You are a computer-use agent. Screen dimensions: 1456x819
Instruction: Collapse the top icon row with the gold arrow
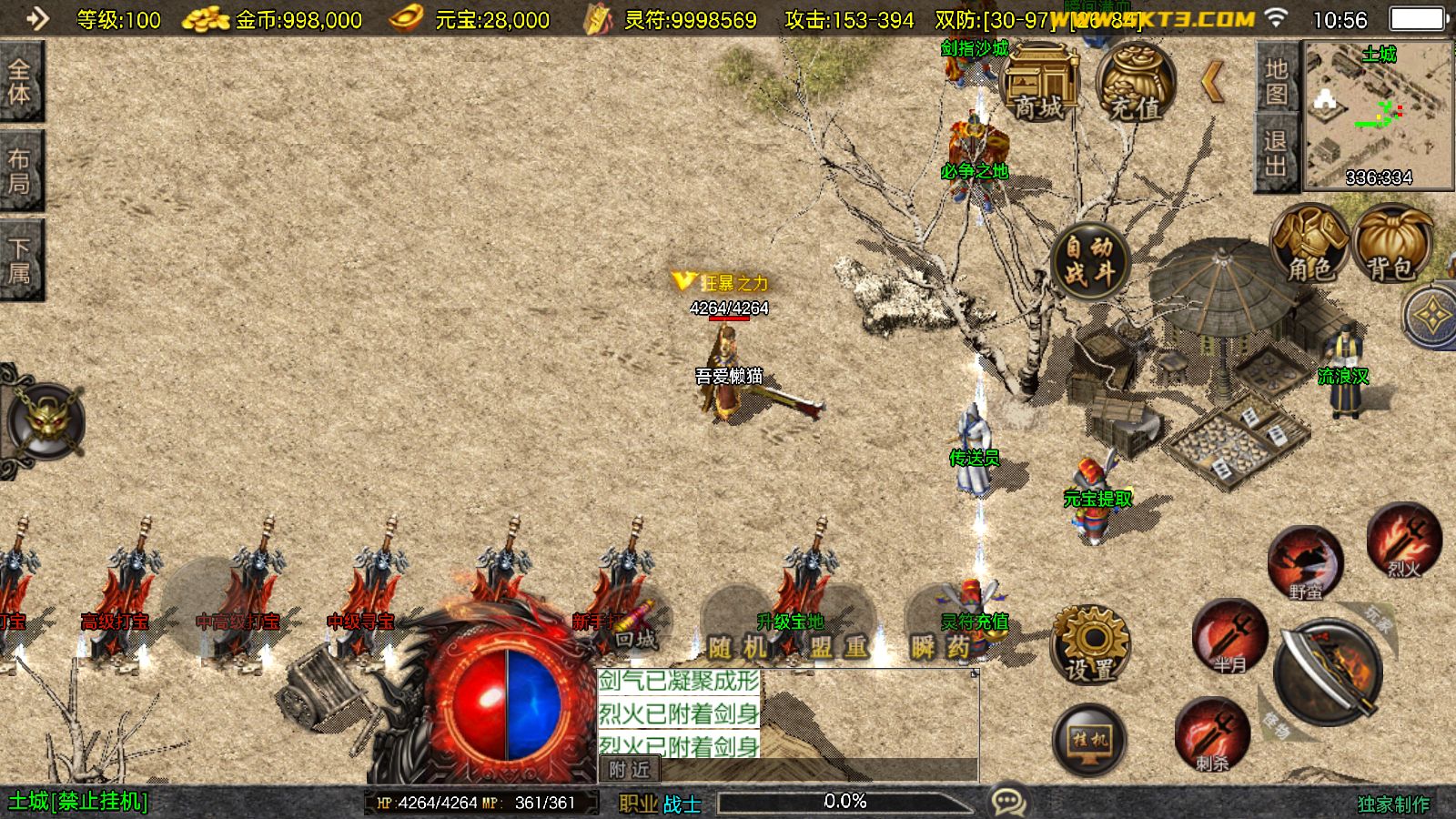pyautogui.click(x=1213, y=83)
